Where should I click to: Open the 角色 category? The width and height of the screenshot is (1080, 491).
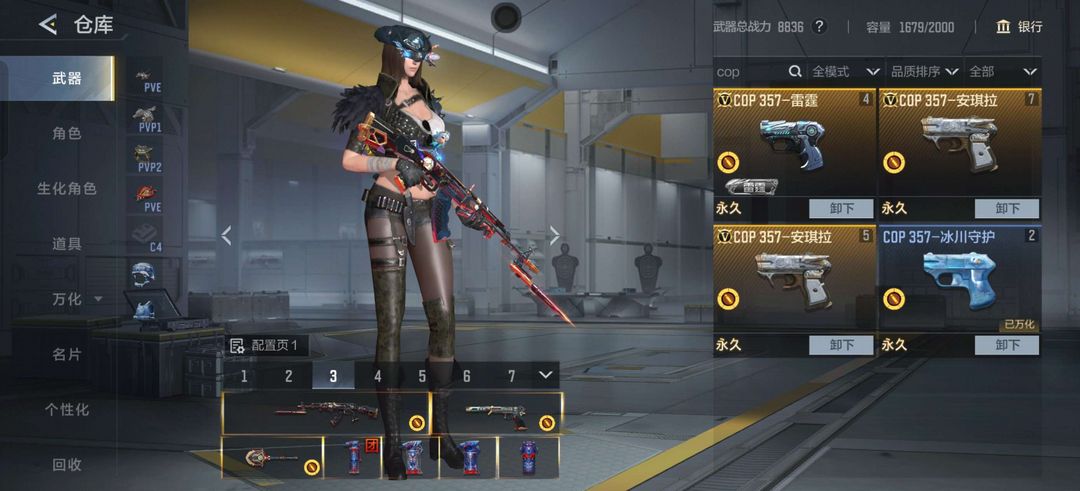pos(67,133)
